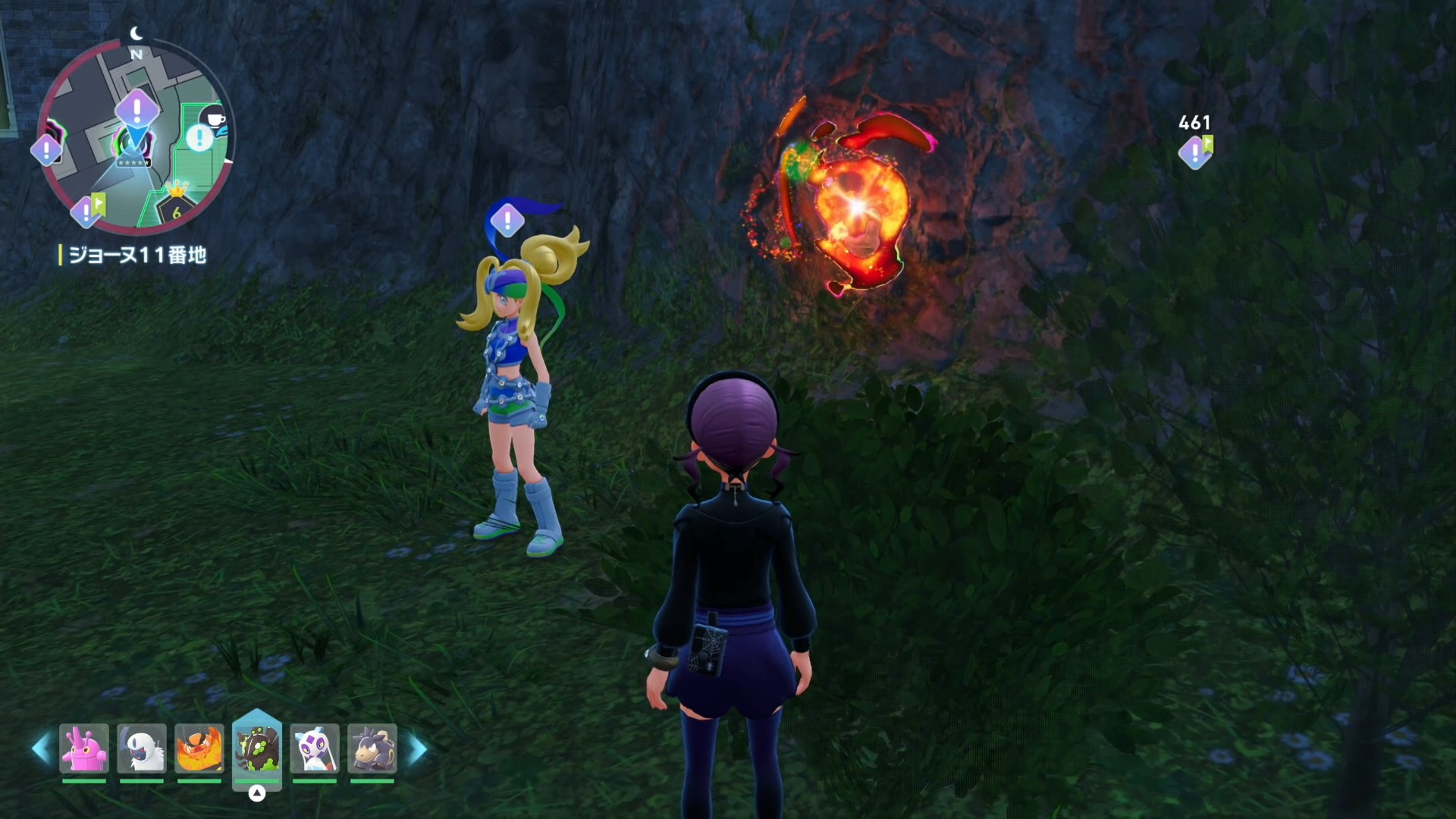Viewport: 1456px width, 819px height.
Task: Switch to the Emboar party slot
Action: coord(199,748)
